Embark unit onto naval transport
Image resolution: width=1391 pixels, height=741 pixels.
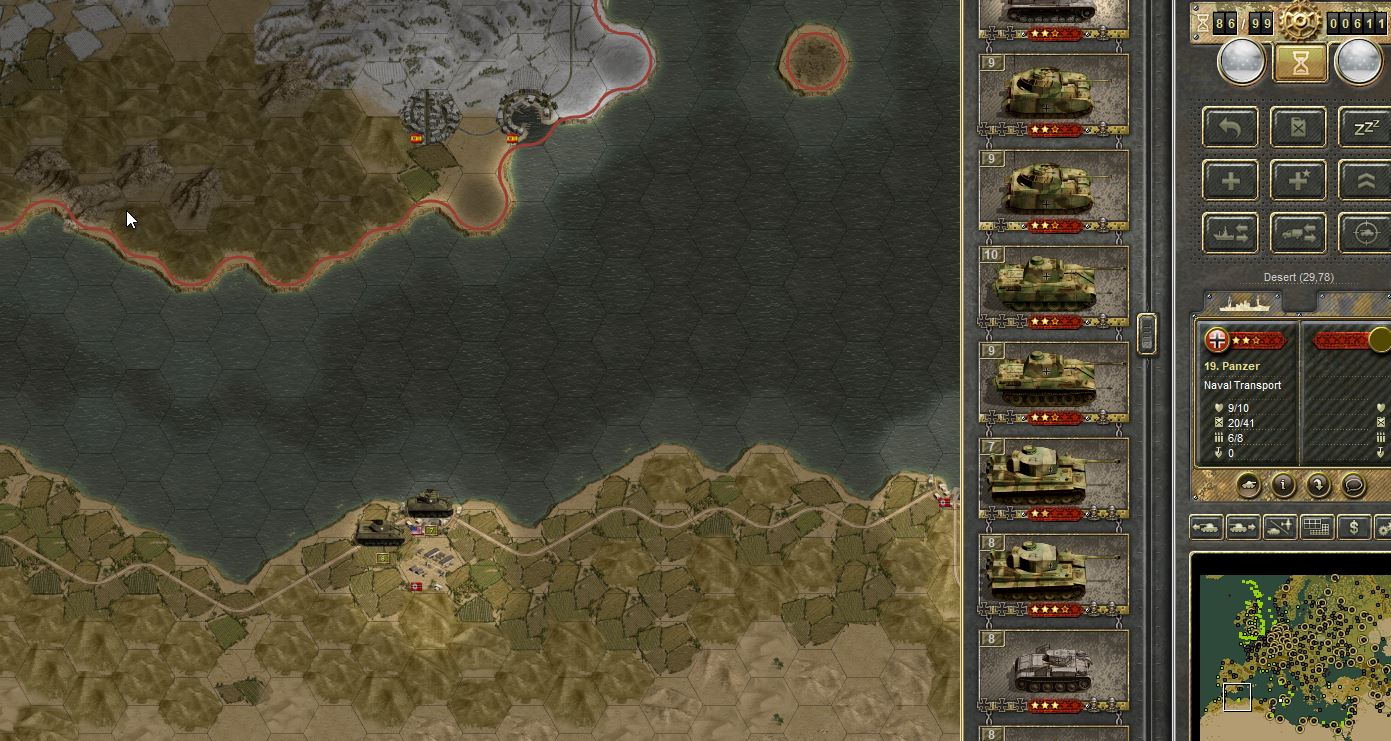point(1229,232)
